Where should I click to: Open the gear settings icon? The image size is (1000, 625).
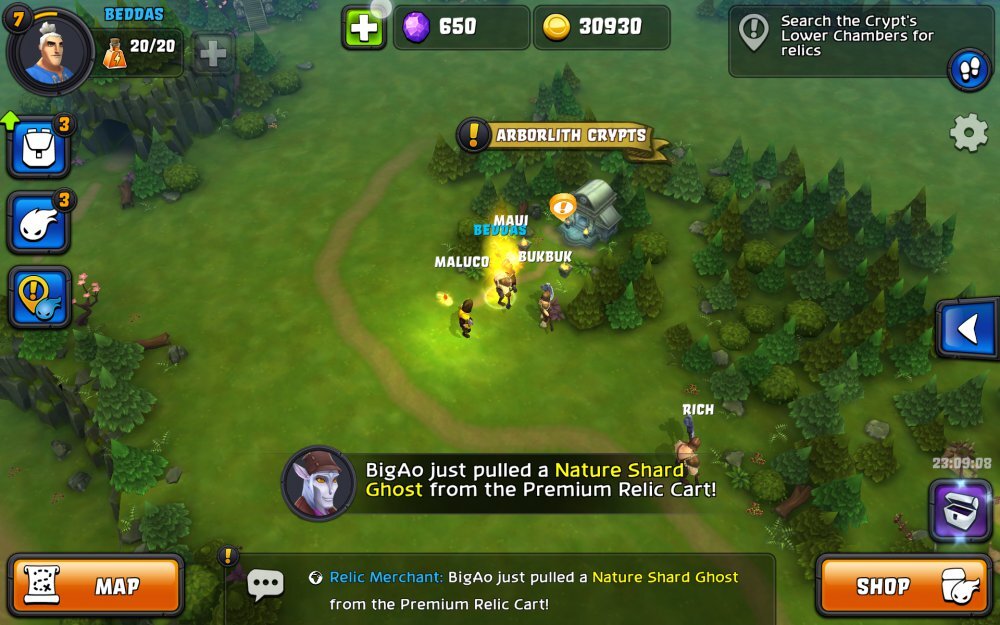(x=968, y=133)
